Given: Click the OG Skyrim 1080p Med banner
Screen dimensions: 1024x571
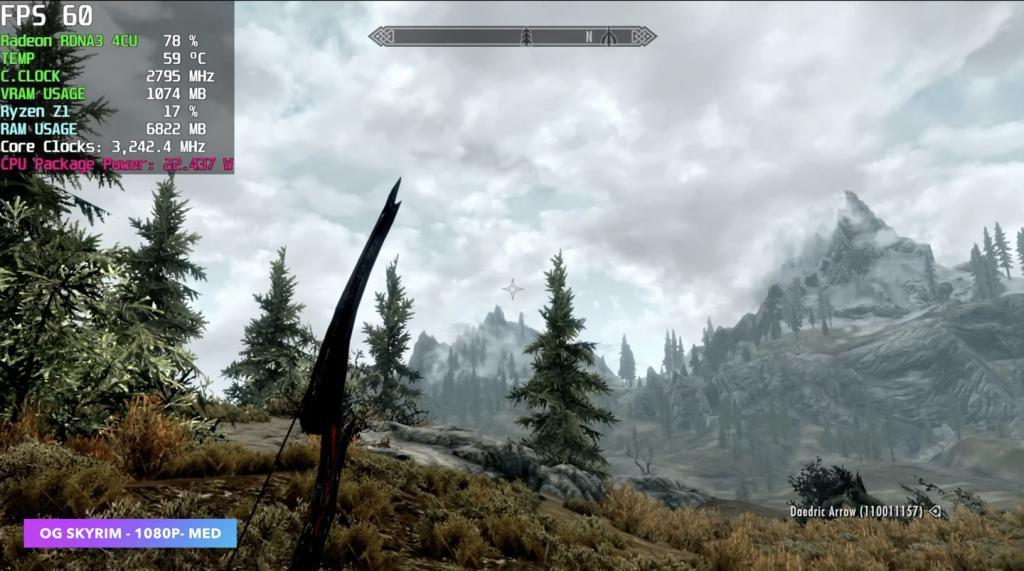Looking at the screenshot, I should 131,533.
